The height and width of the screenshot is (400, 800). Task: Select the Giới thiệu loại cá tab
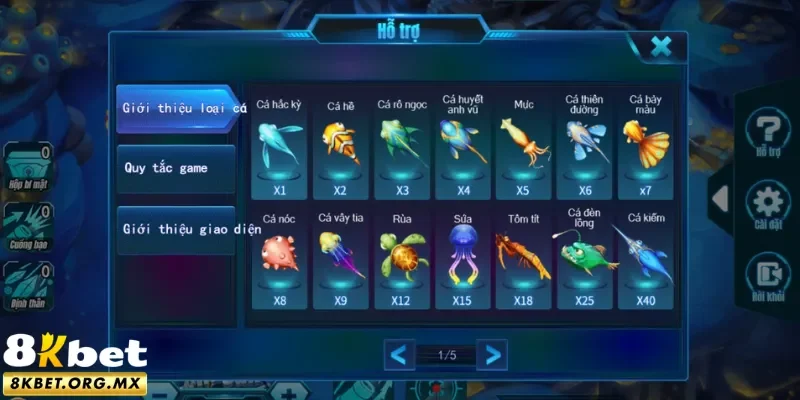click(178, 108)
